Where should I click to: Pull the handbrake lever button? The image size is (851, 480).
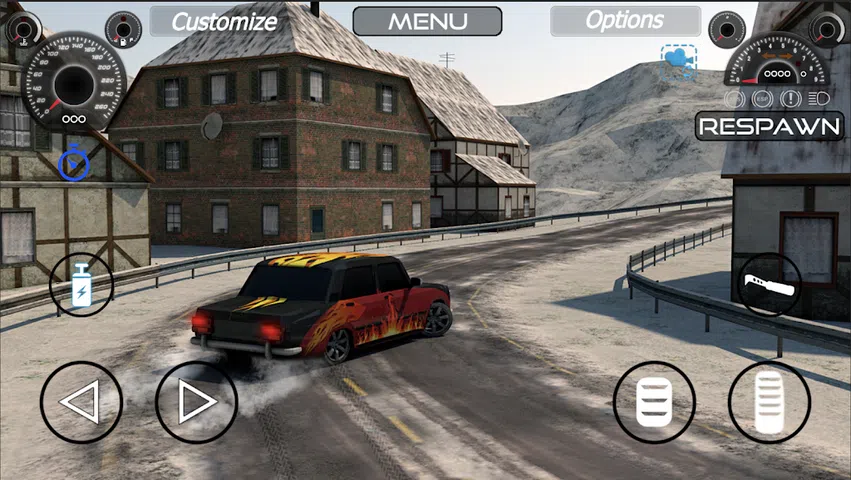769,284
